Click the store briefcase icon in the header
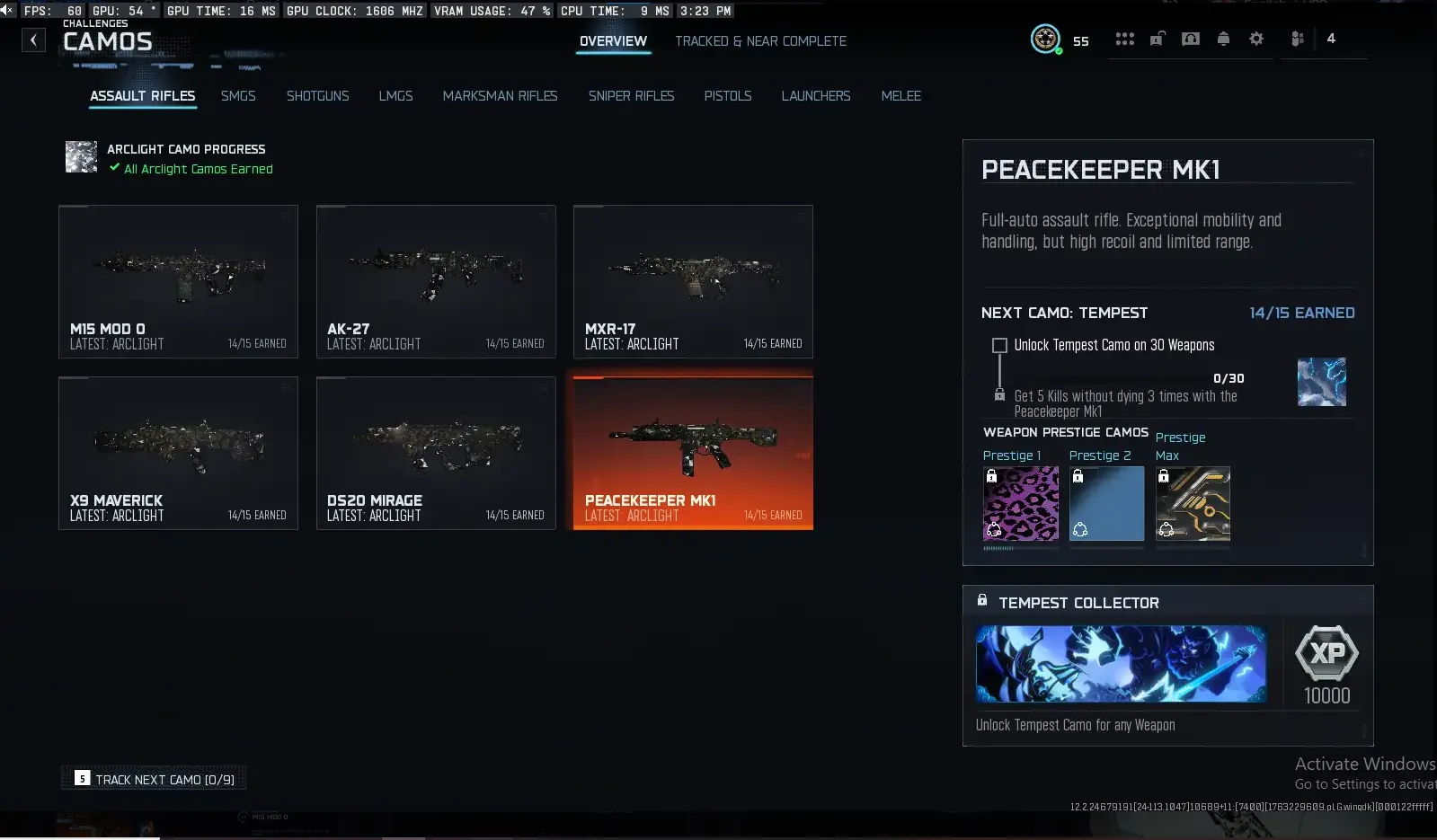Viewport: 1437px width, 840px height. point(1158,39)
